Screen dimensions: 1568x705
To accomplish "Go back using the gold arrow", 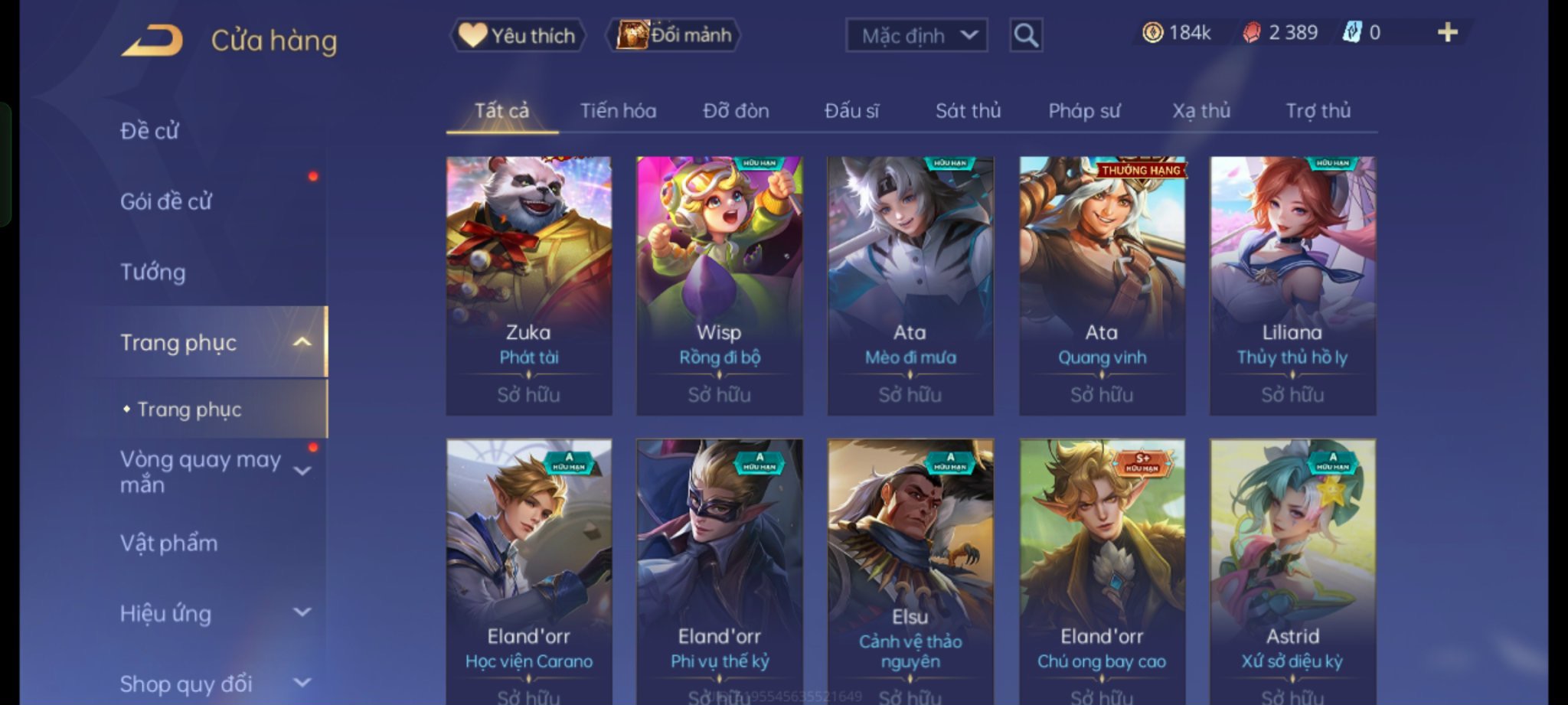I will click(152, 40).
